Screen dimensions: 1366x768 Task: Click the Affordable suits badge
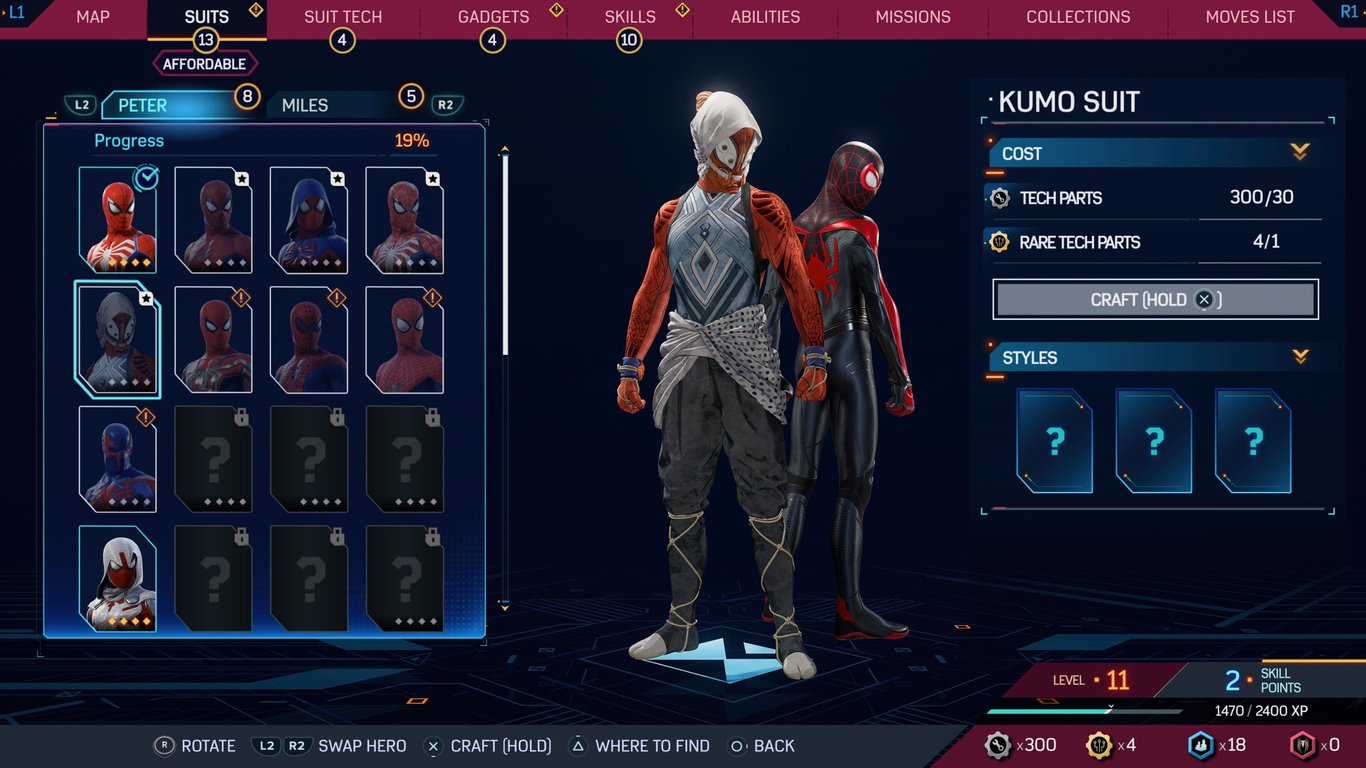point(206,64)
